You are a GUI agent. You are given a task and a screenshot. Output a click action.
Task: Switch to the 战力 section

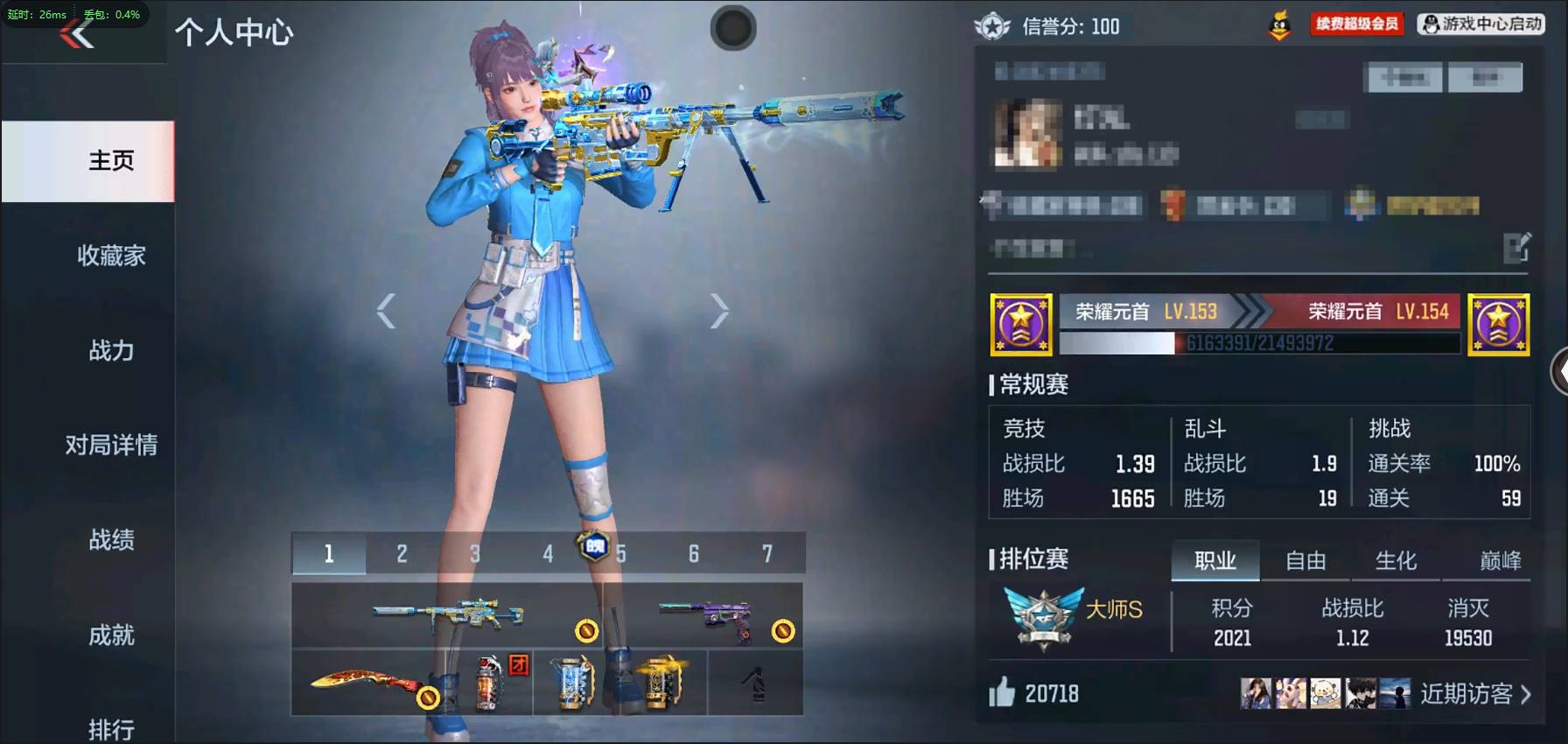(111, 350)
